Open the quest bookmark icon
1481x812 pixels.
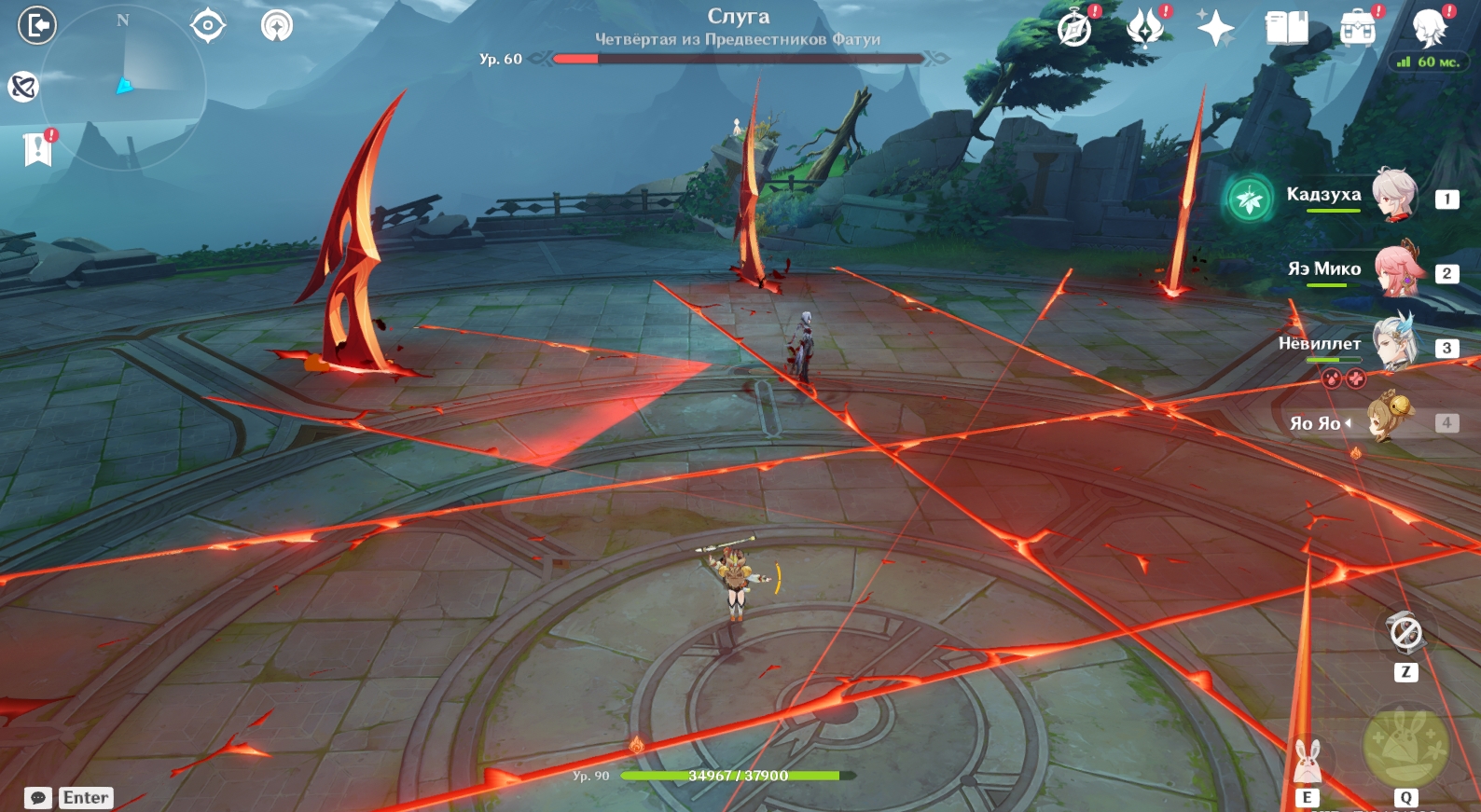37,148
